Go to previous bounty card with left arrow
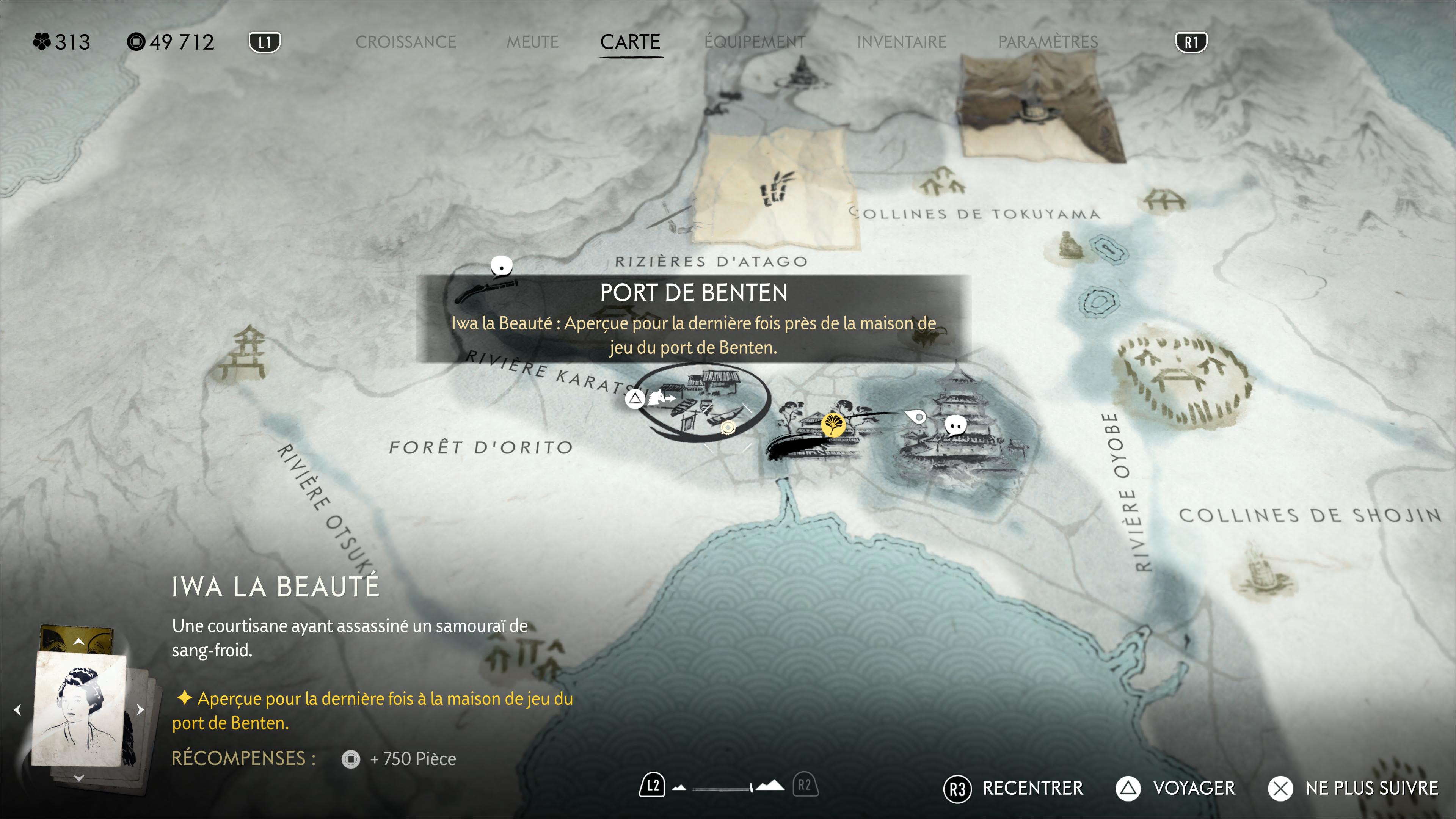This screenshot has width=1456, height=819. coord(17,709)
